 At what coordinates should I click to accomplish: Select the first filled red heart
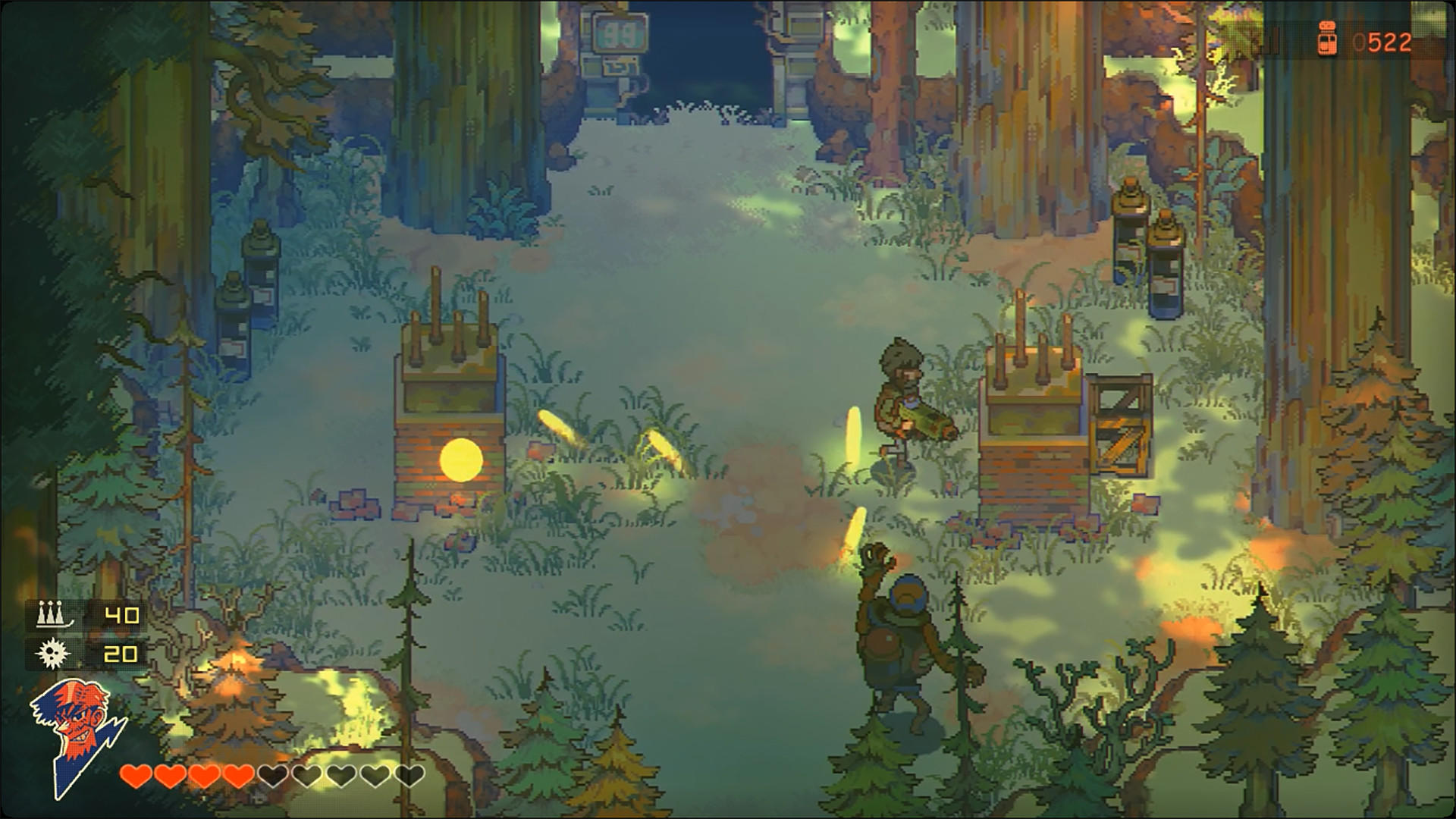tap(136, 777)
